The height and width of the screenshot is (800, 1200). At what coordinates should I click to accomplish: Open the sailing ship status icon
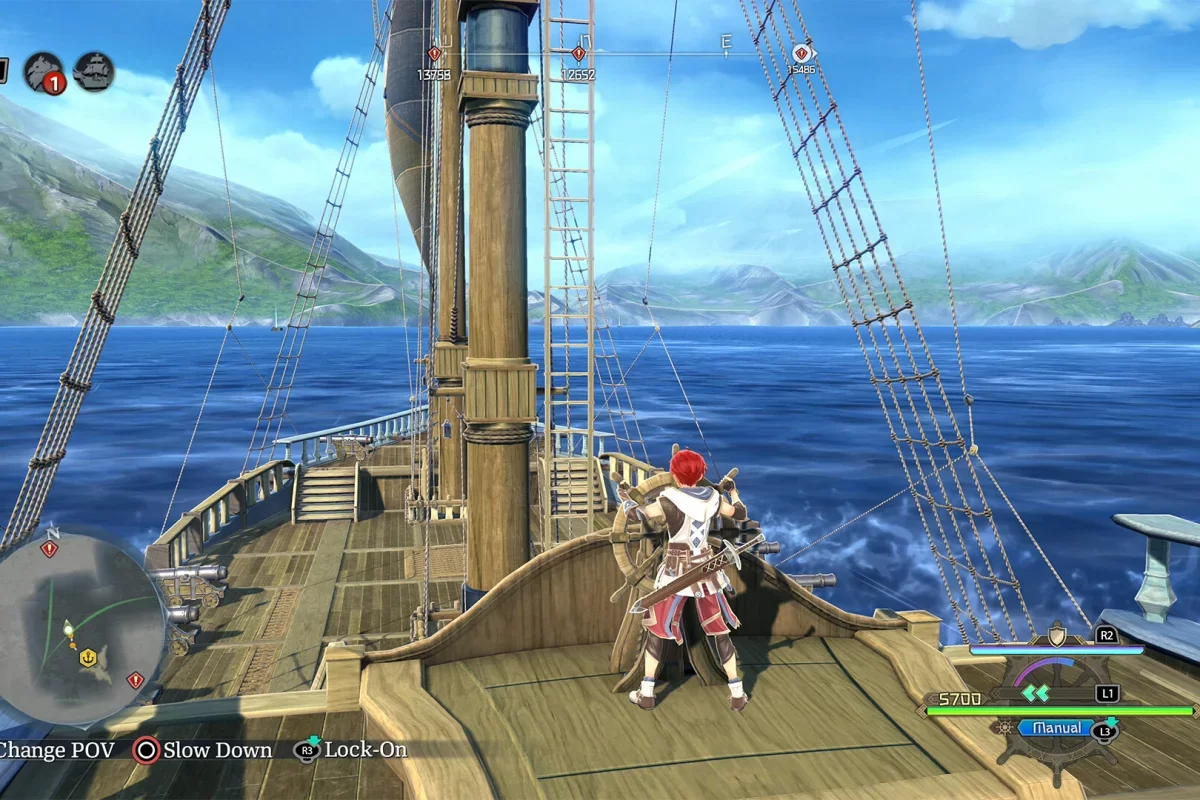93,72
